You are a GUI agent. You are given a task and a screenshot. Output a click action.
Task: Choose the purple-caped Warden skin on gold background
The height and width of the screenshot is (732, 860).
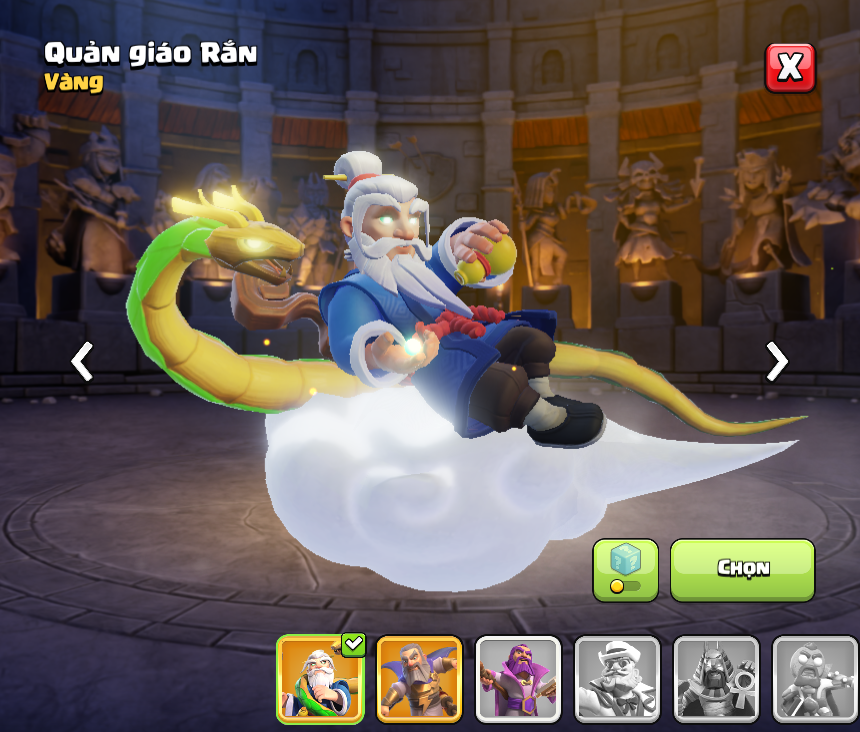click(x=419, y=679)
